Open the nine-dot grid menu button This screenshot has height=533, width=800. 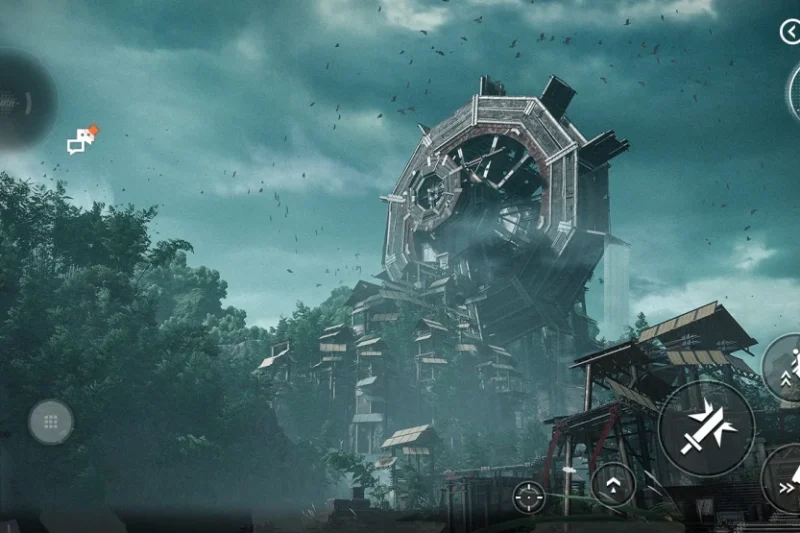pyautogui.click(x=51, y=422)
